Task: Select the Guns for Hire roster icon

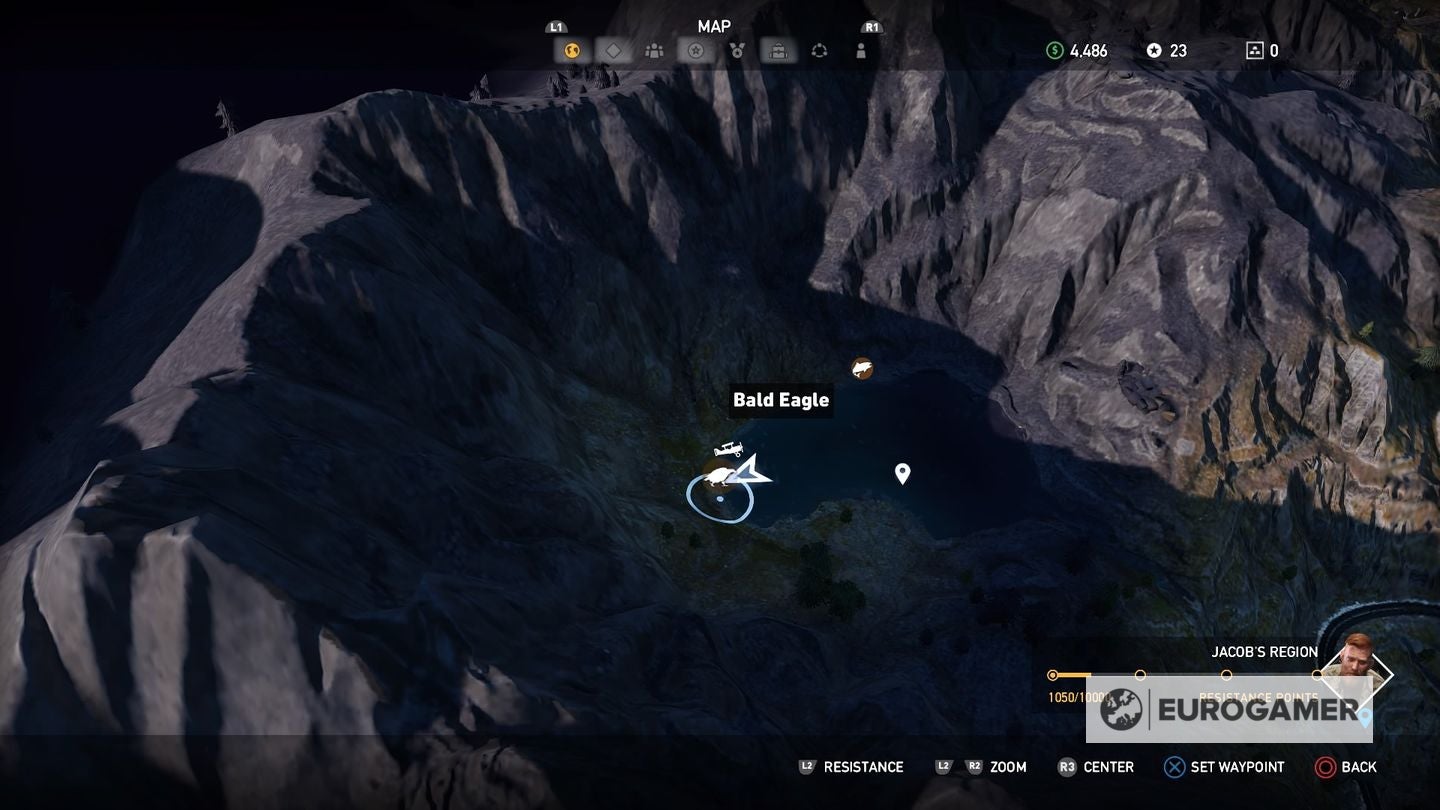Action: pos(654,48)
